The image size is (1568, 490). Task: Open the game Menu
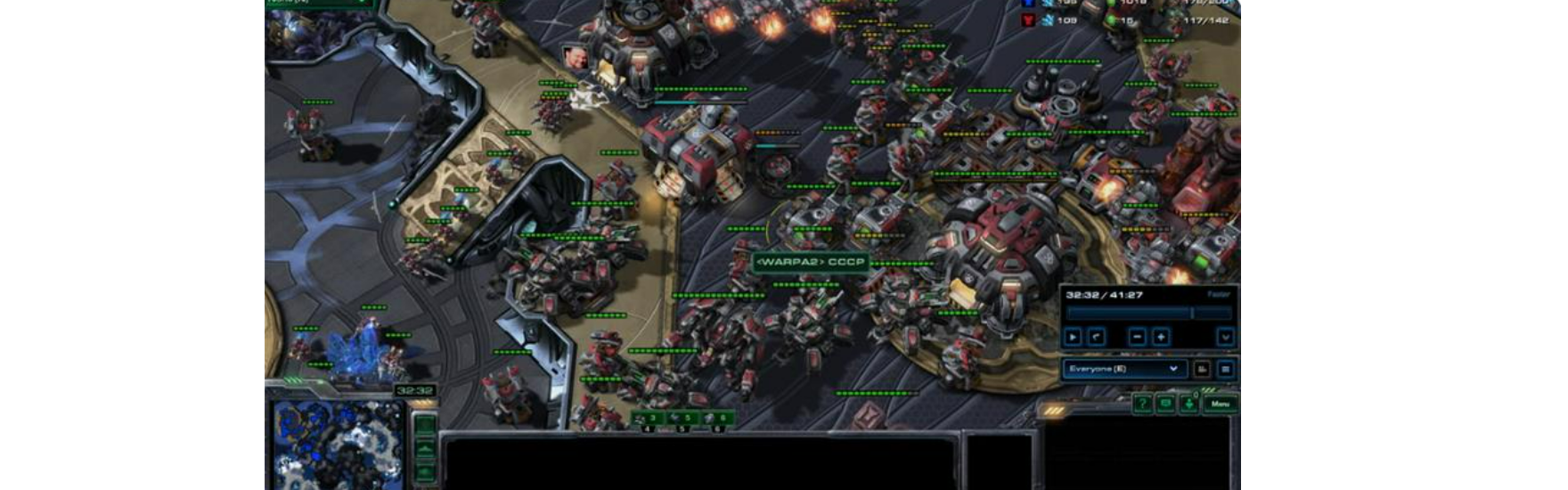tap(1220, 404)
